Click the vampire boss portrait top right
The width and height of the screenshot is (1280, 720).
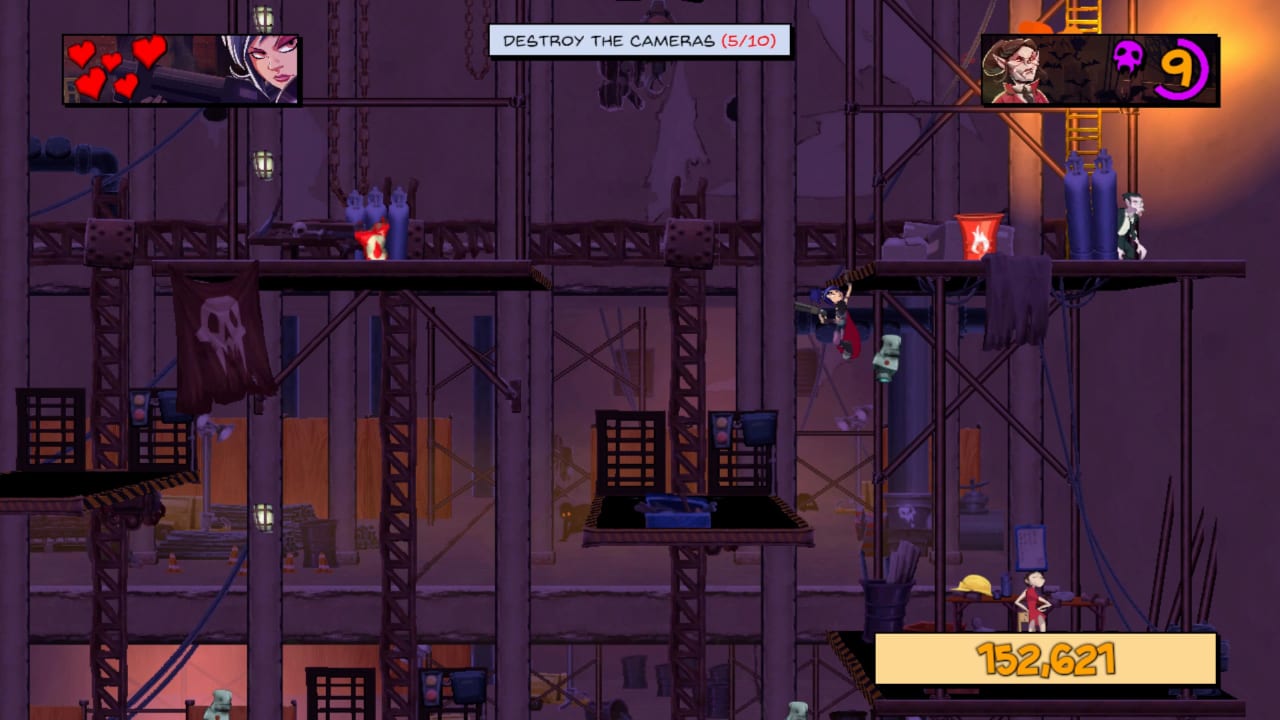pyautogui.click(x=1017, y=66)
